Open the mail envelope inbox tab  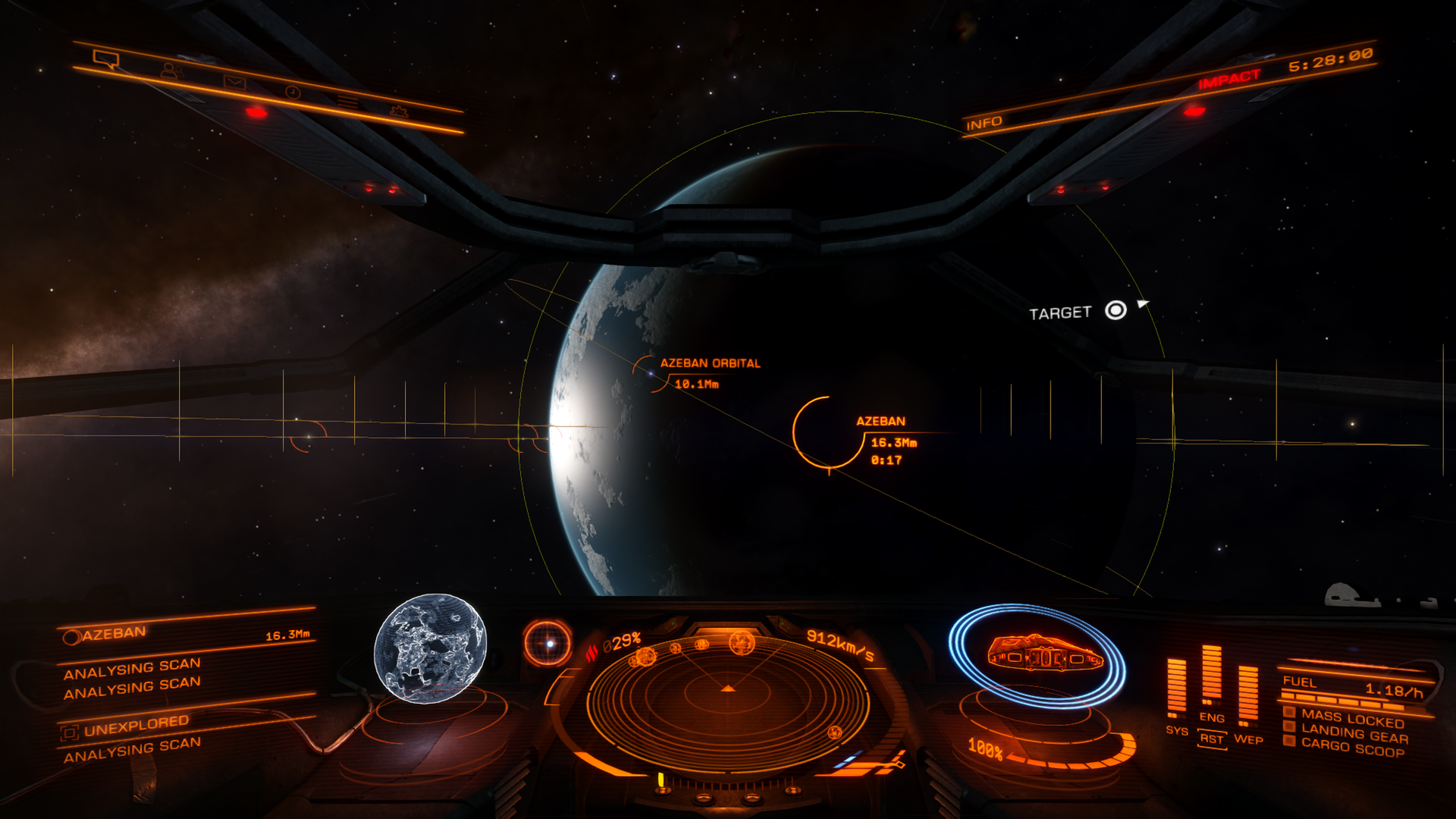click(x=234, y=82)
